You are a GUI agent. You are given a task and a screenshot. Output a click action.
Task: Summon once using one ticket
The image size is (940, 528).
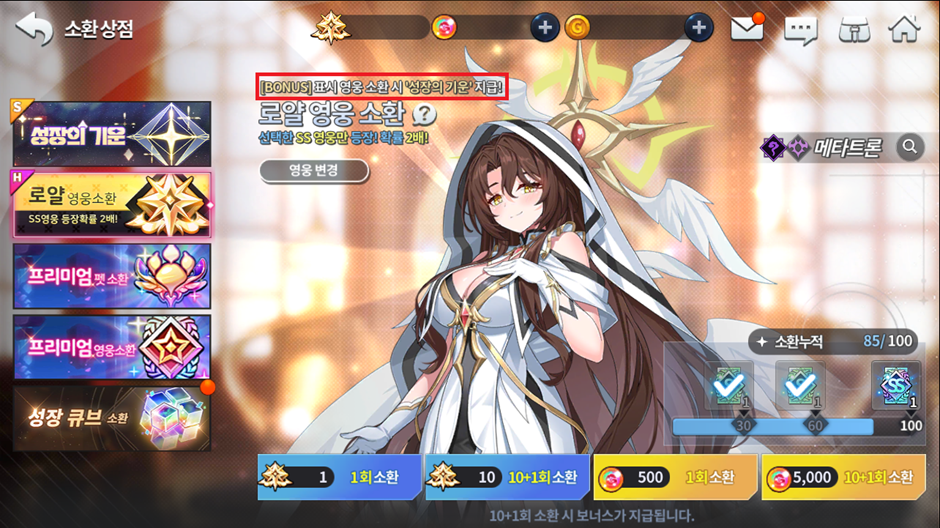[x=339, y=477]
